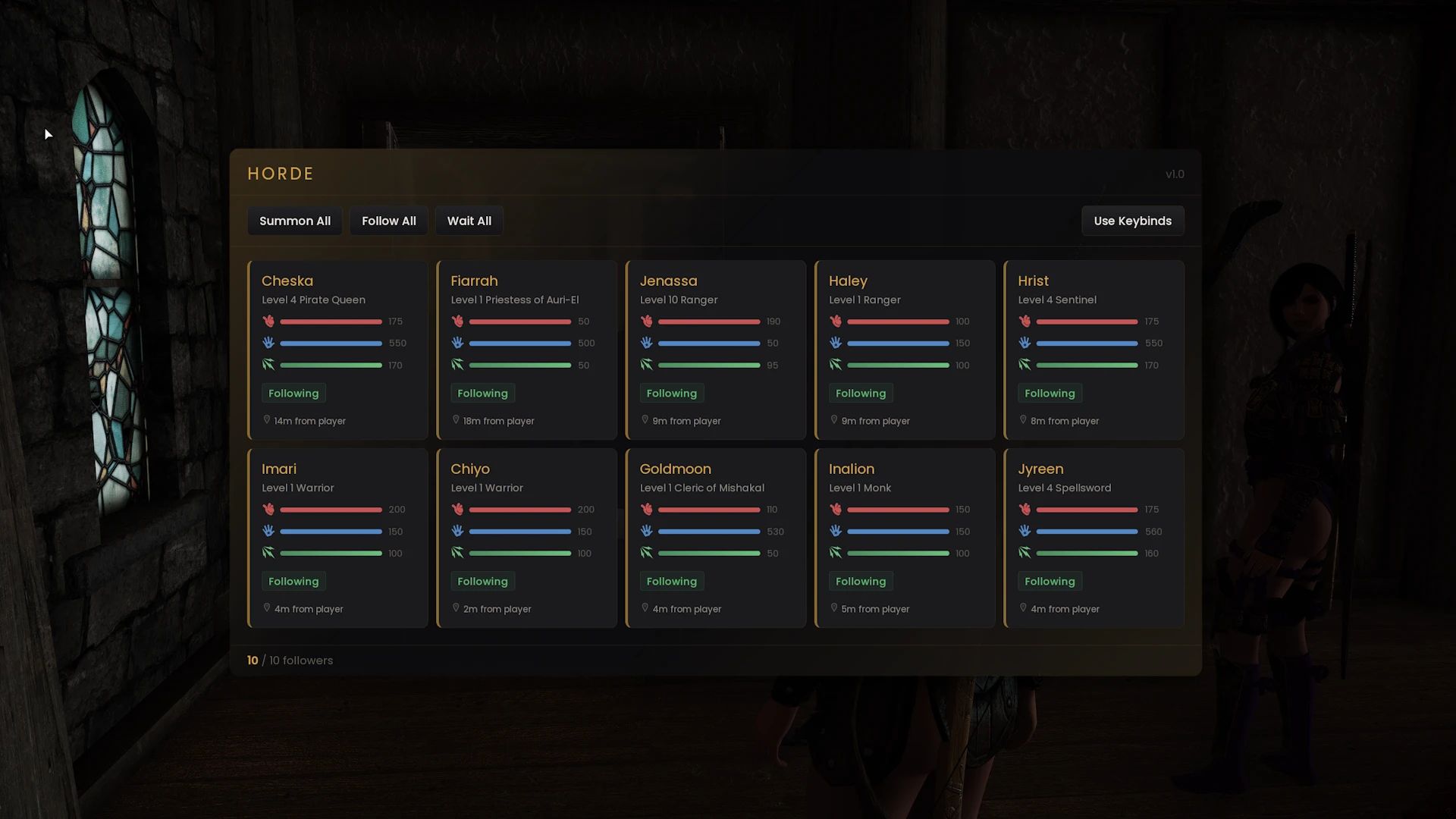The height and width of the screenshot is (819, 1456).
Task: Click the stamina icon on Hrist's card
Action: 1025,365
